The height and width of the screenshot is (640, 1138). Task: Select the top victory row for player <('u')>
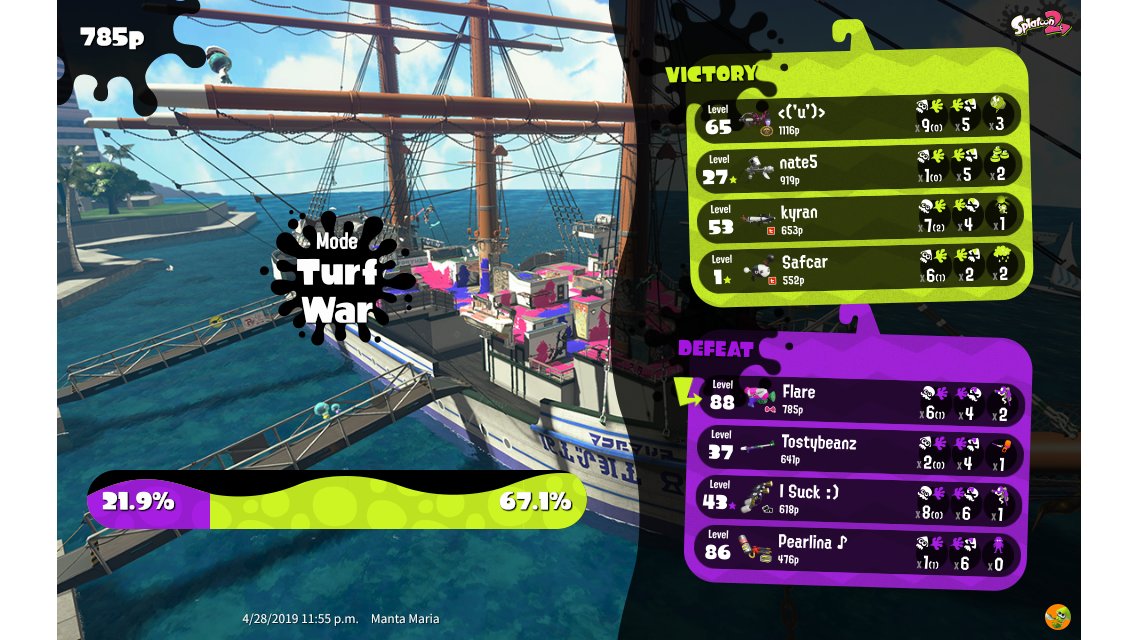click(858, 117)
